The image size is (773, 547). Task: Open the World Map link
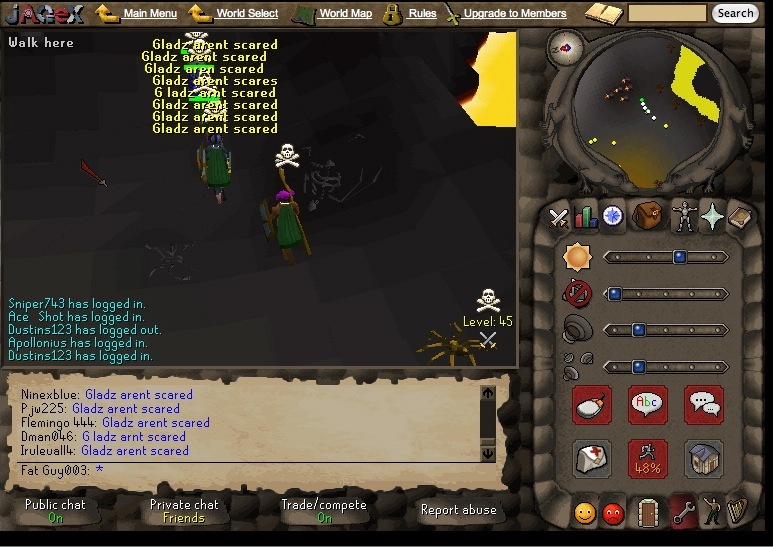click(345, 14)
